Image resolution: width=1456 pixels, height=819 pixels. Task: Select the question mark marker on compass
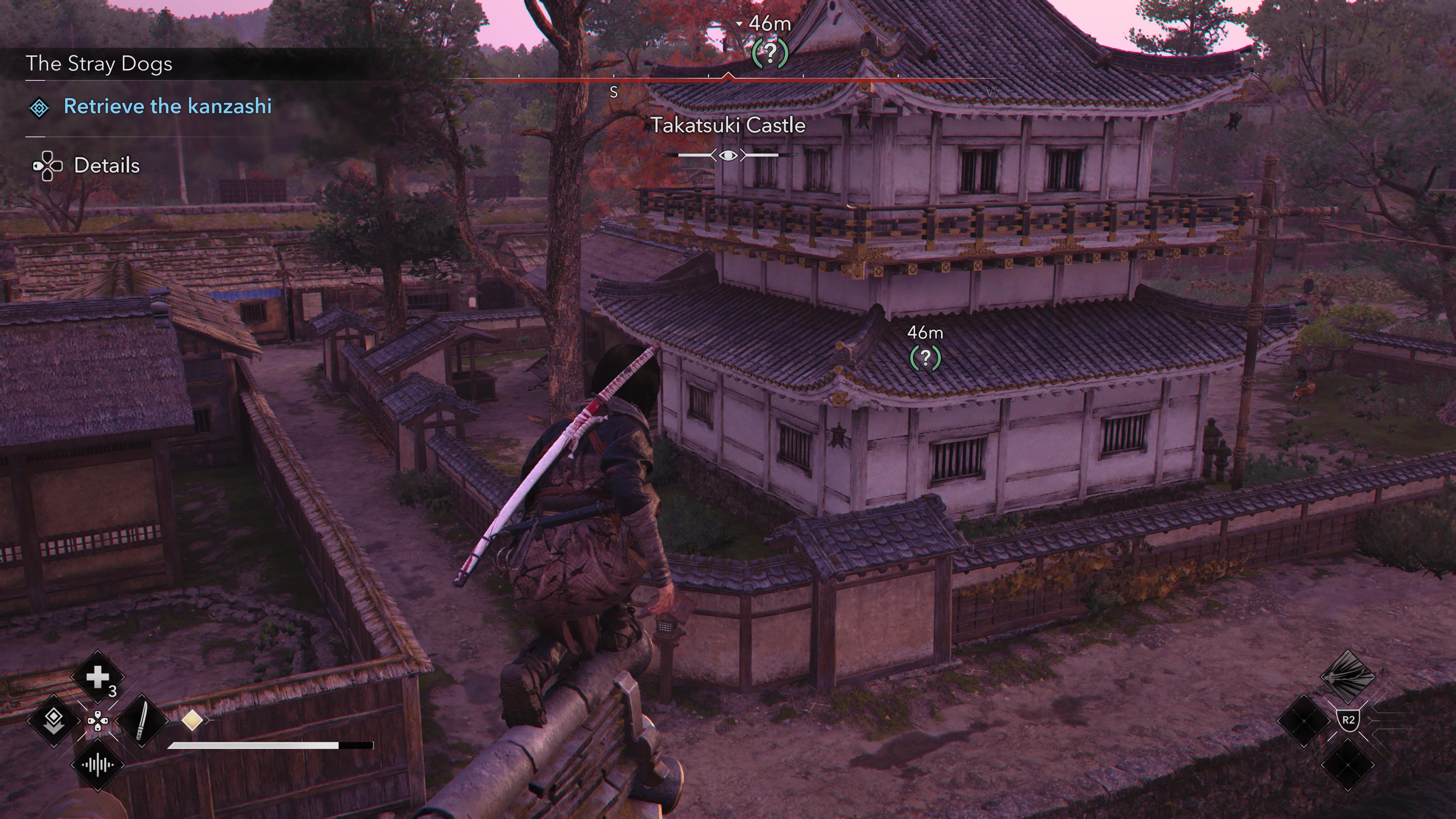coord(770,53)
